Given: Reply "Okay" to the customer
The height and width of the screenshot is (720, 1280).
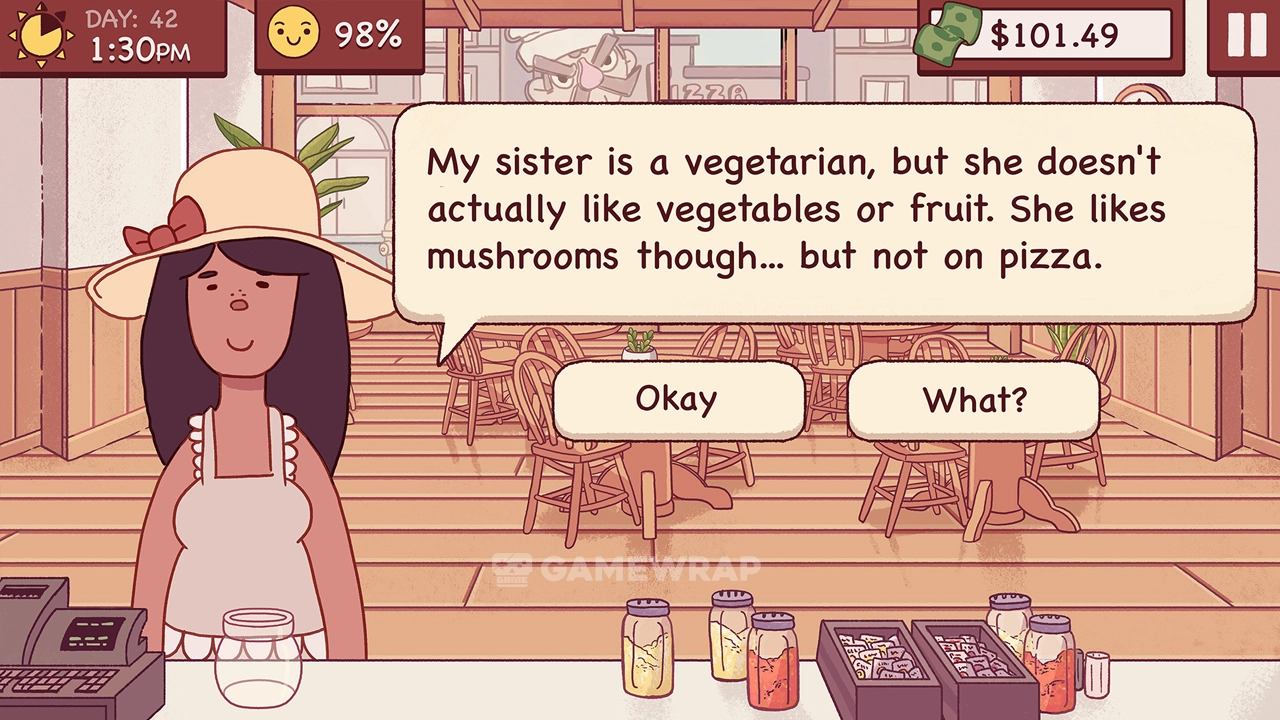Looking at the screenshot, I should click(677, 399).
